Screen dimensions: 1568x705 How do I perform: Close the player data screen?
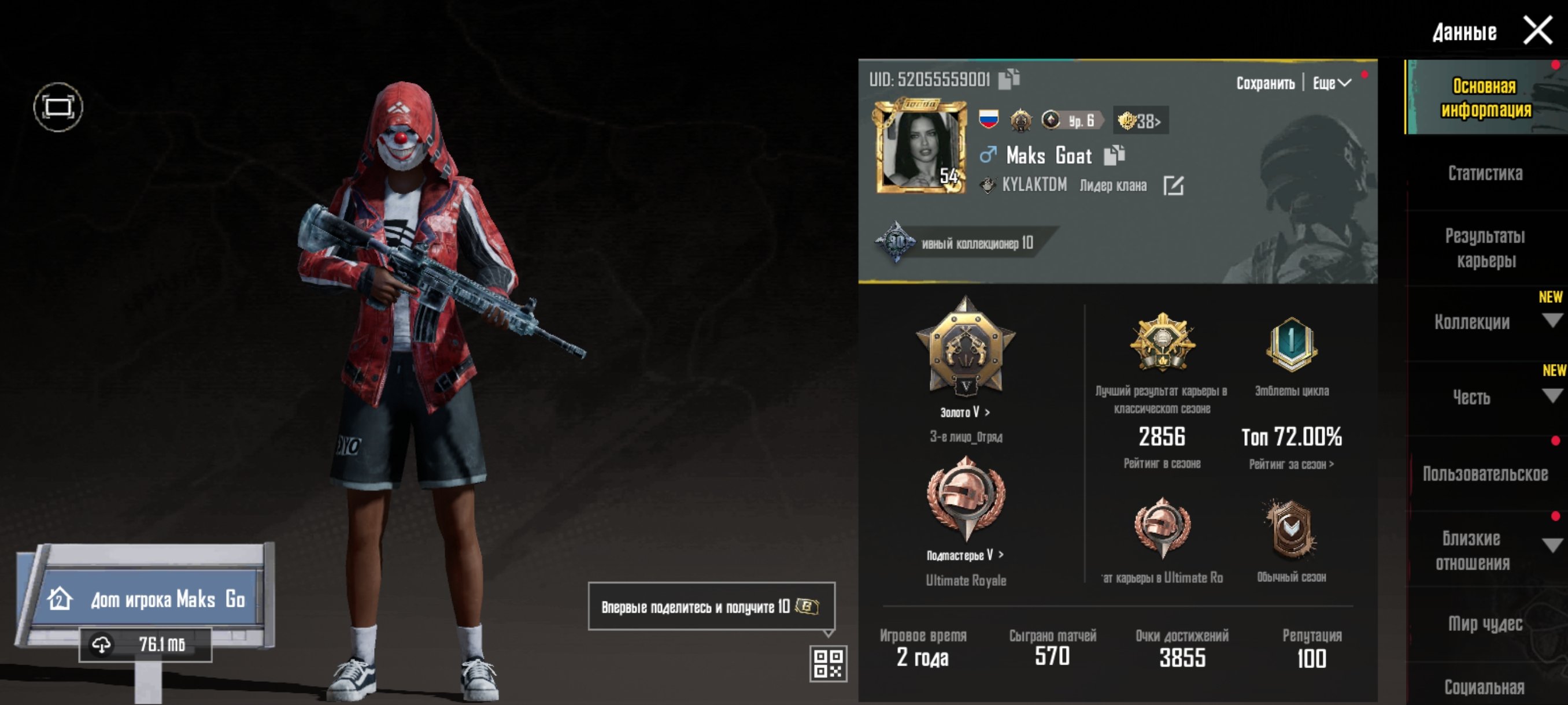(x=1537, y=31)
